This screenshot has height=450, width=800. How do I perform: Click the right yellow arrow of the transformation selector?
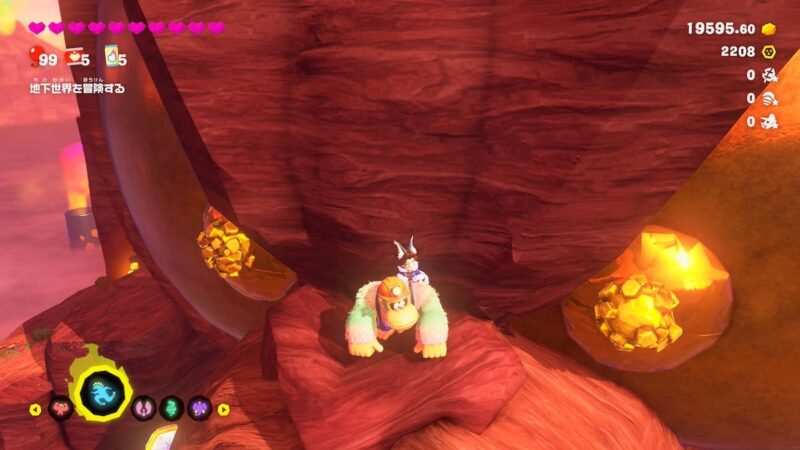[223, 409]
